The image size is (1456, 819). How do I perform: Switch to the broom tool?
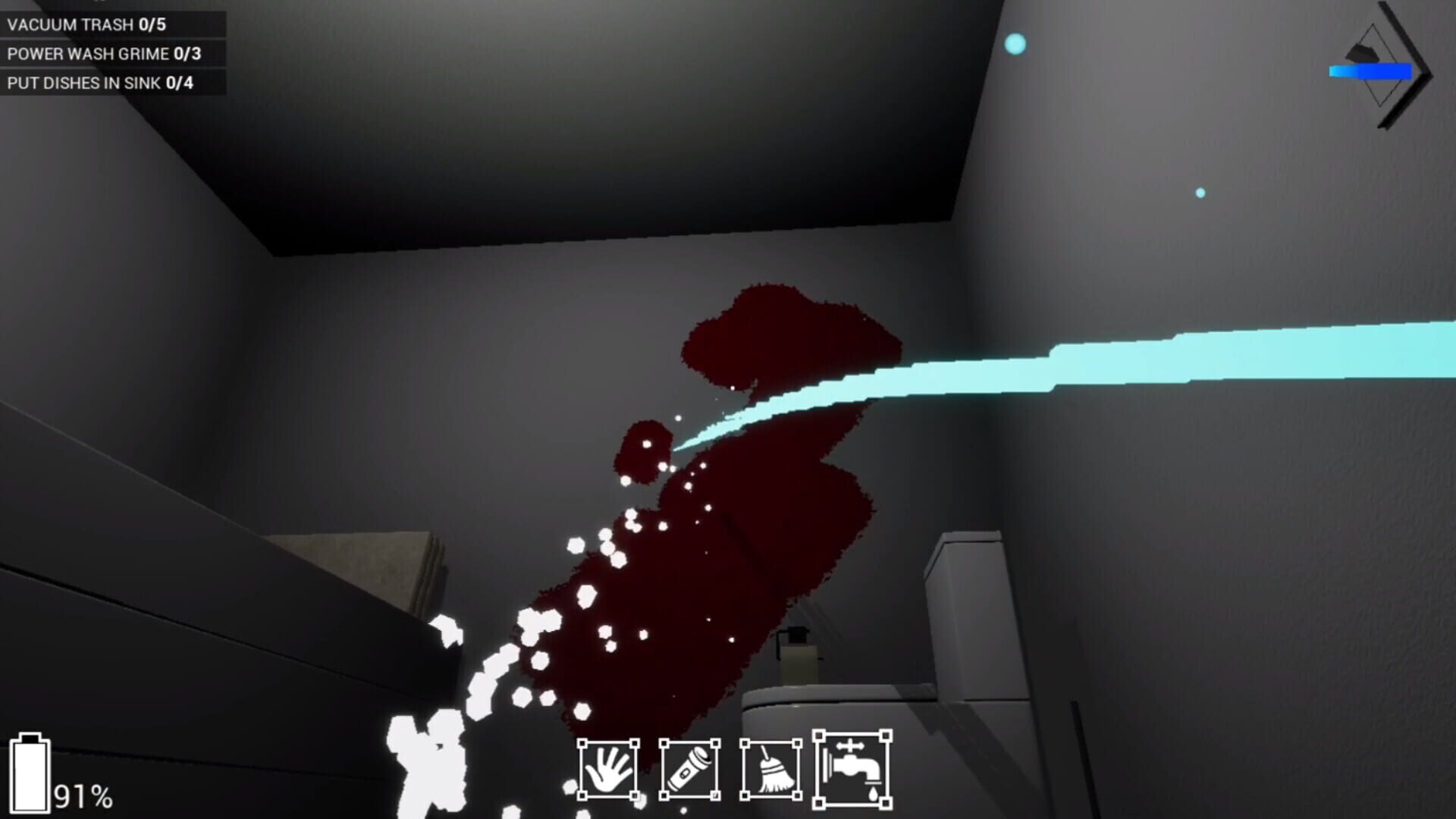(x=772, y=770)
